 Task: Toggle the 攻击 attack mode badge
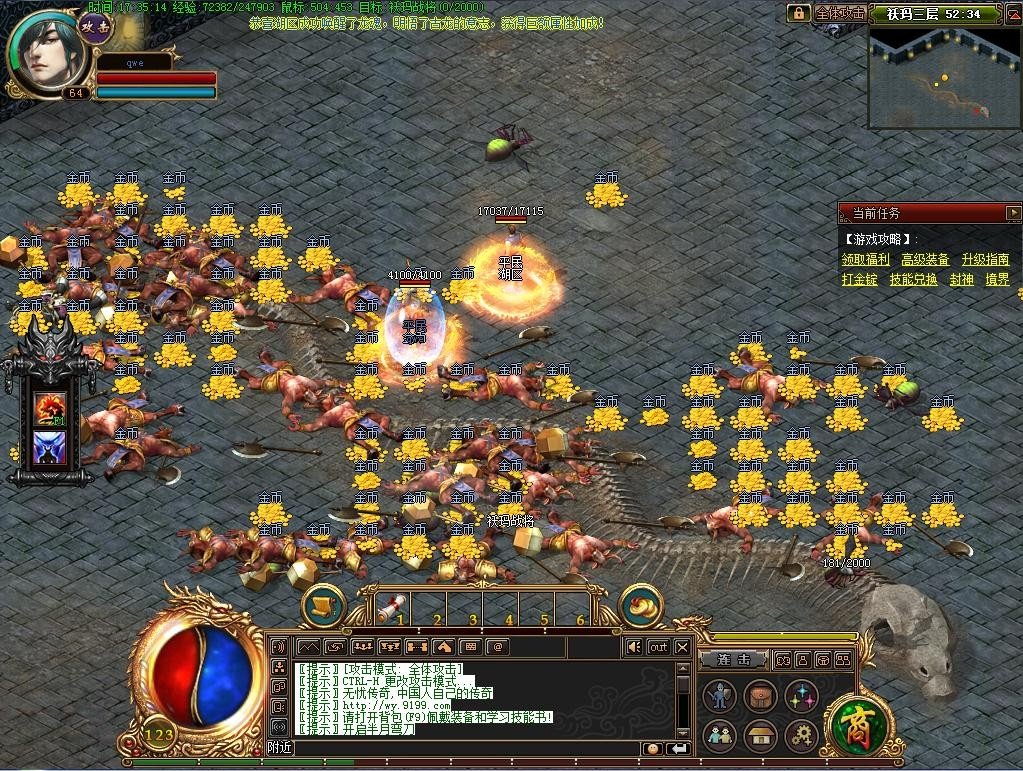pyautogui.click(x=95, y=27)
